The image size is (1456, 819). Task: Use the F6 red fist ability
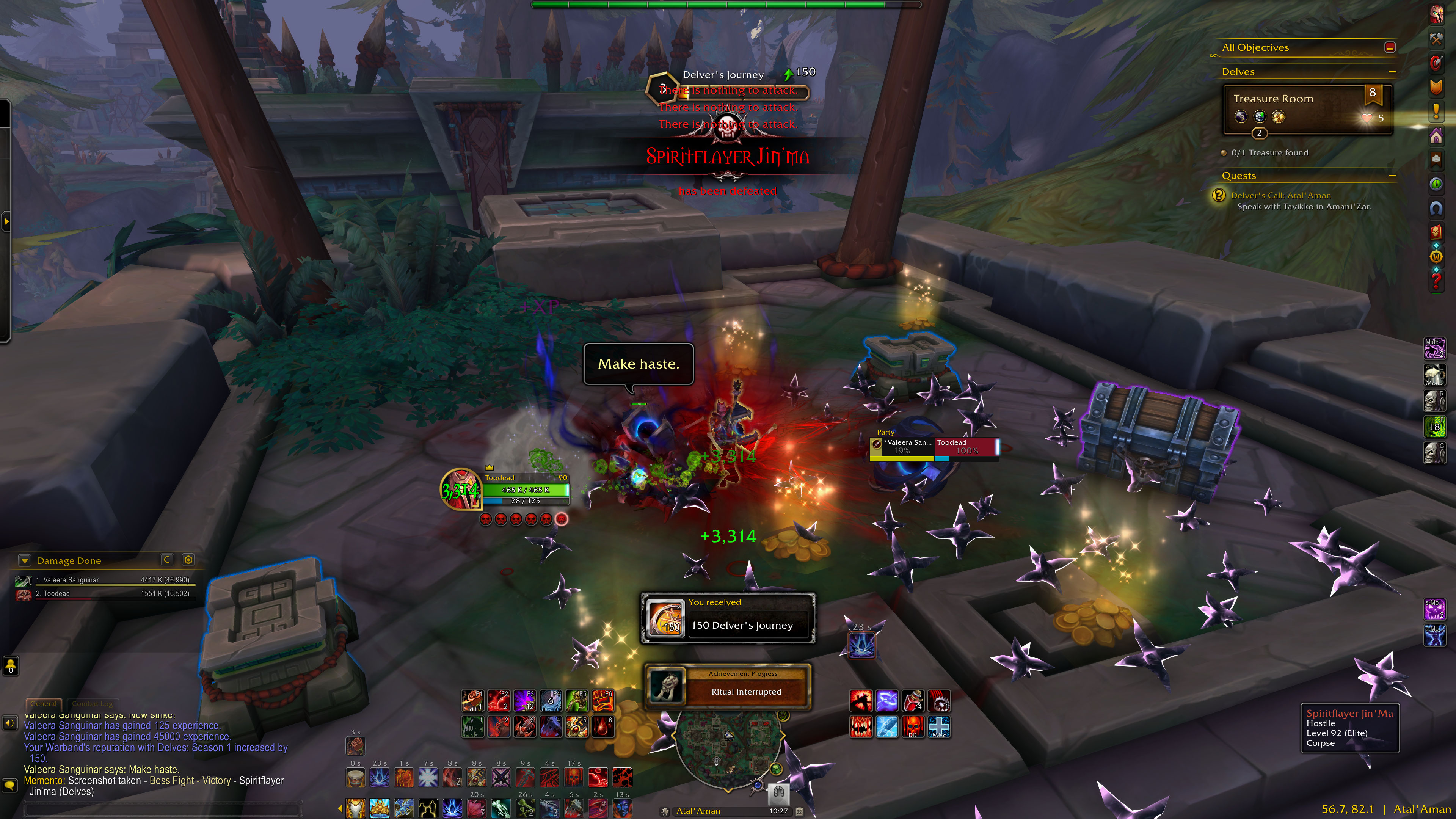coord(602,700)
